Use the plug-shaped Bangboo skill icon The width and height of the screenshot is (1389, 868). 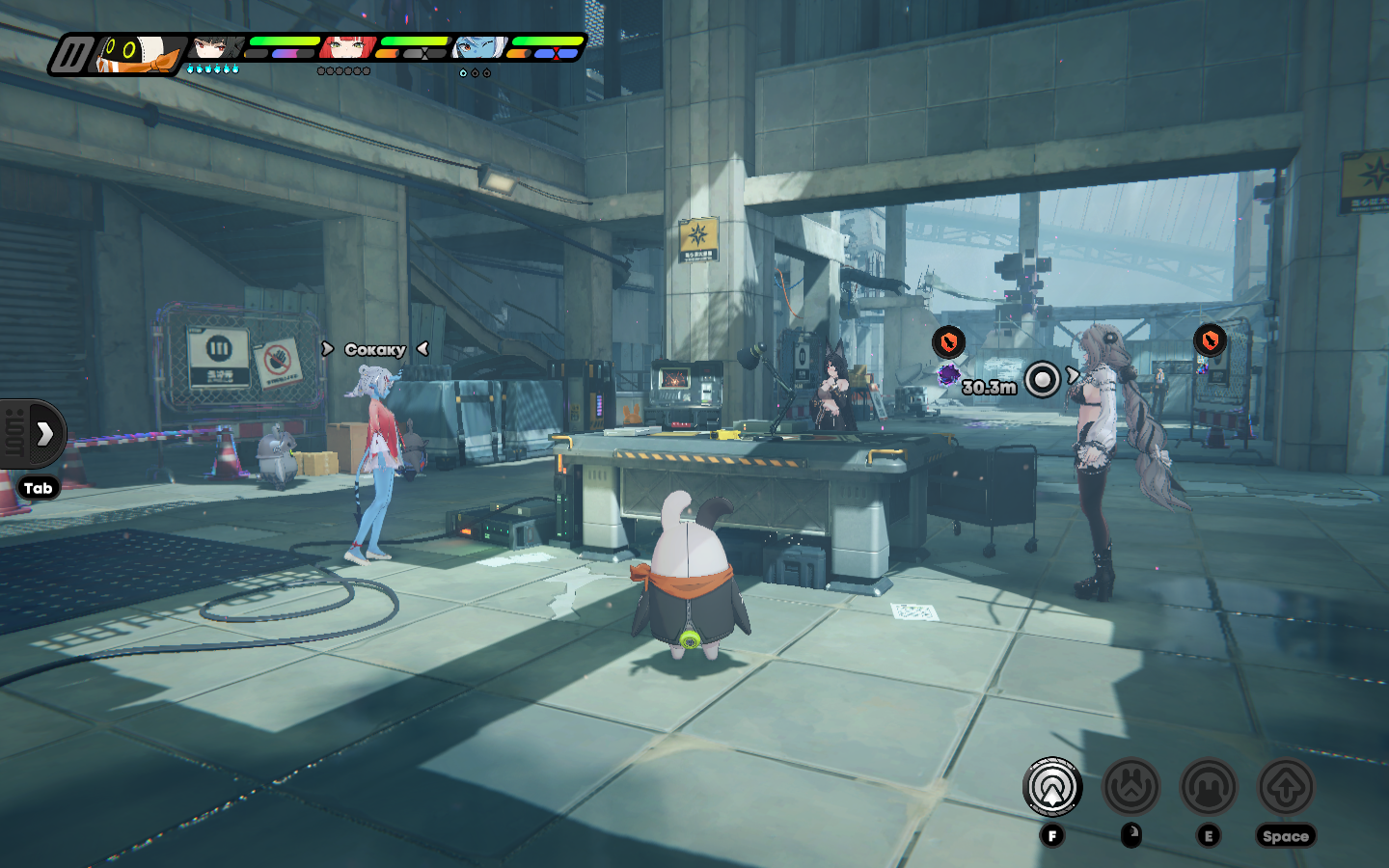(x=1130, y=787)
